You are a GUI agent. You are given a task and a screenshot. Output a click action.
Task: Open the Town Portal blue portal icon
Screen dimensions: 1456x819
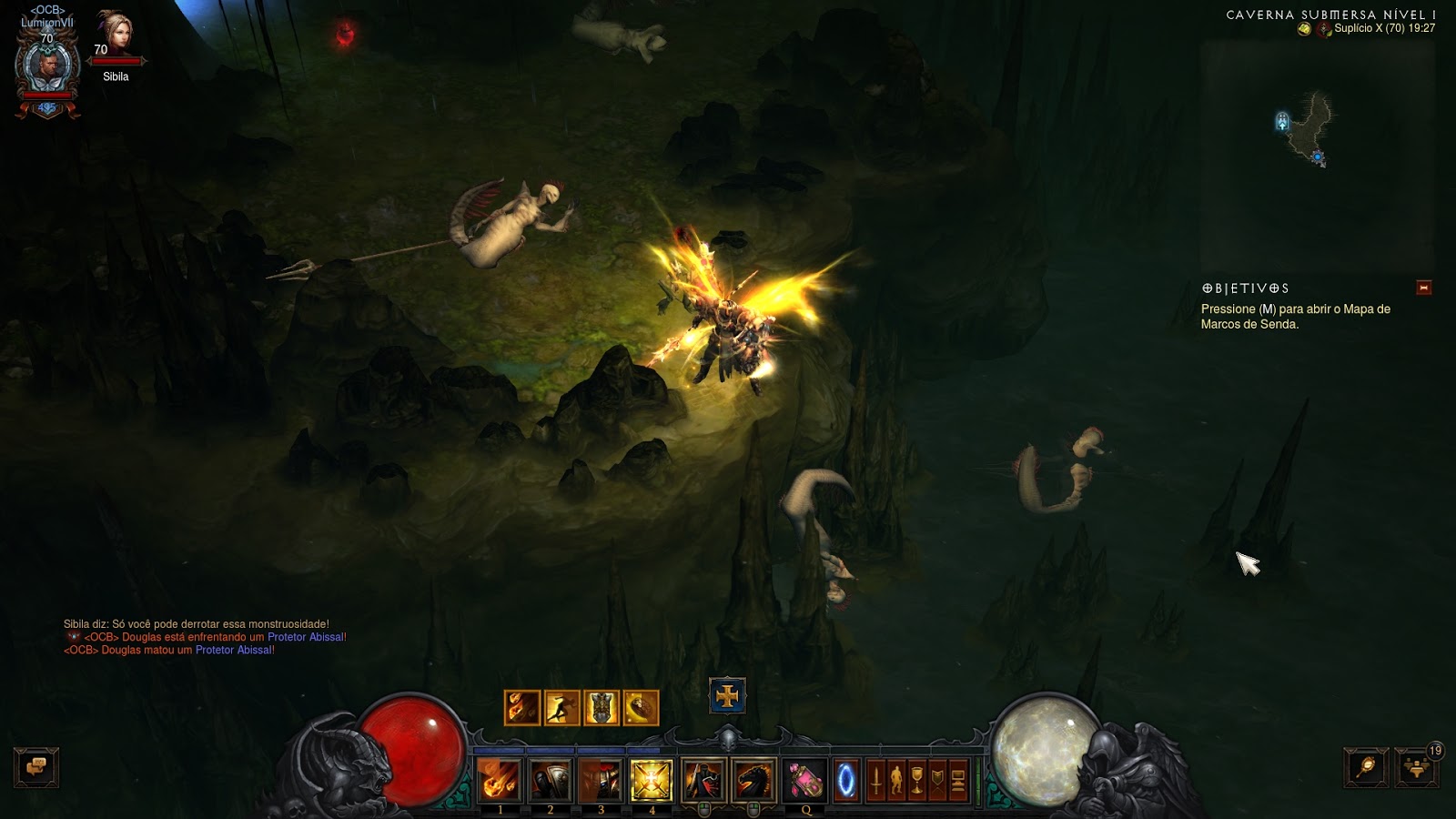(844, 779)
